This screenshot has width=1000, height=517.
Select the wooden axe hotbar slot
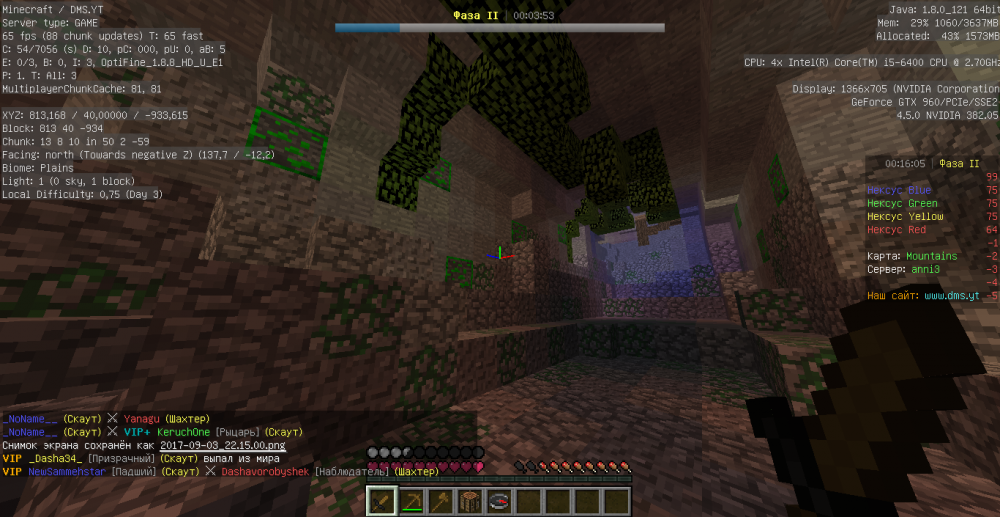tap(441, 501)
